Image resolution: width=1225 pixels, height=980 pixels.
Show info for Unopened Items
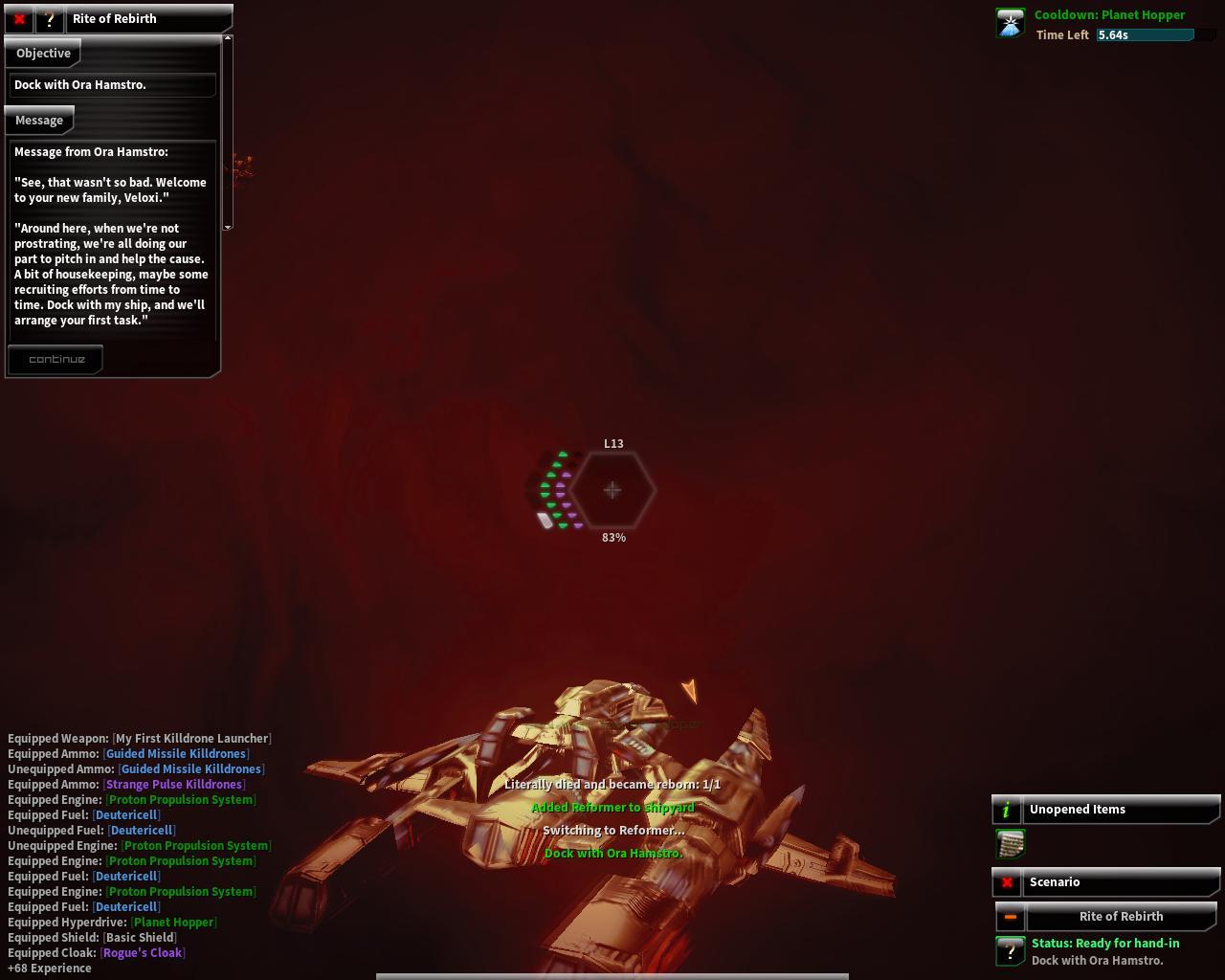1007,811
